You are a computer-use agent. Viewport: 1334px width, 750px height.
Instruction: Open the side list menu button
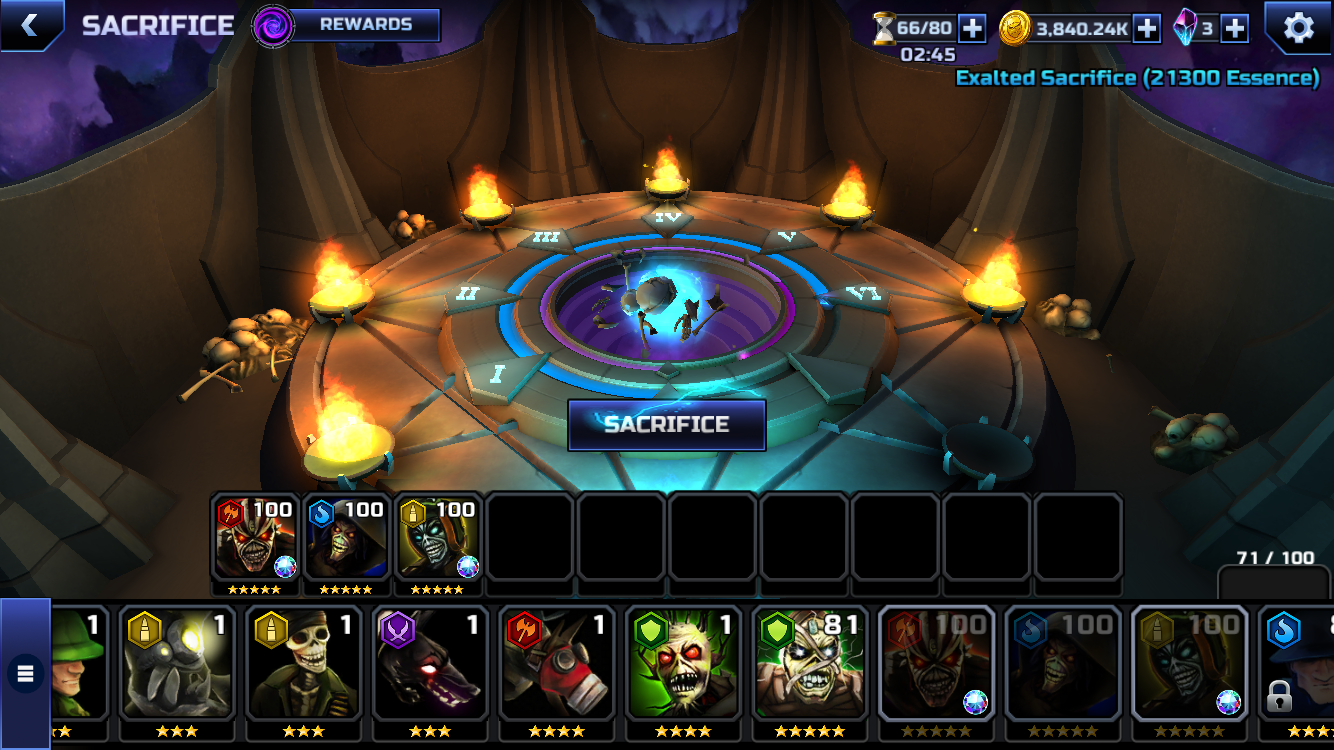point(25,673)
